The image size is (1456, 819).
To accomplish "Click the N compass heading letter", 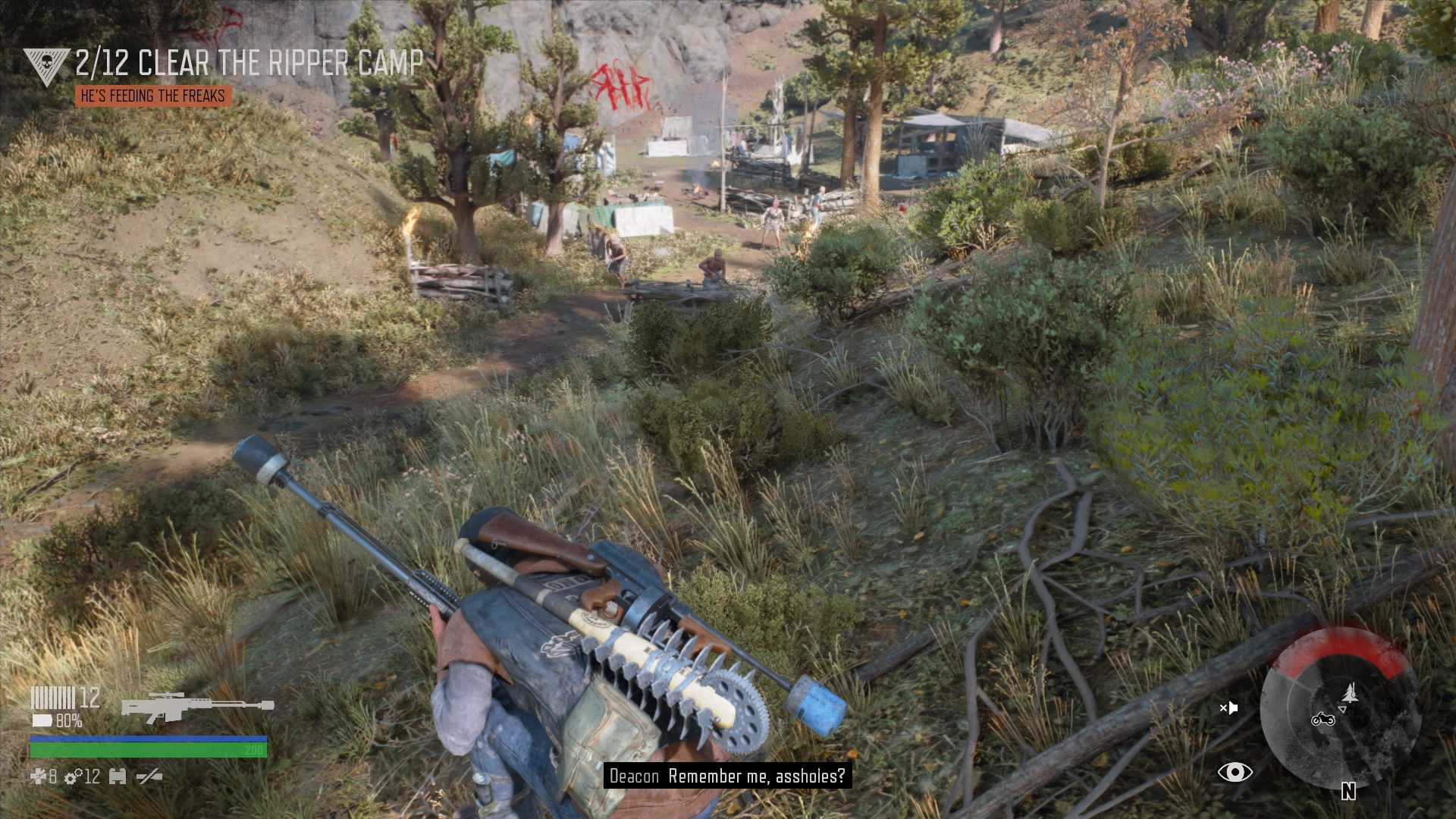I will (x=1348, y=791).
